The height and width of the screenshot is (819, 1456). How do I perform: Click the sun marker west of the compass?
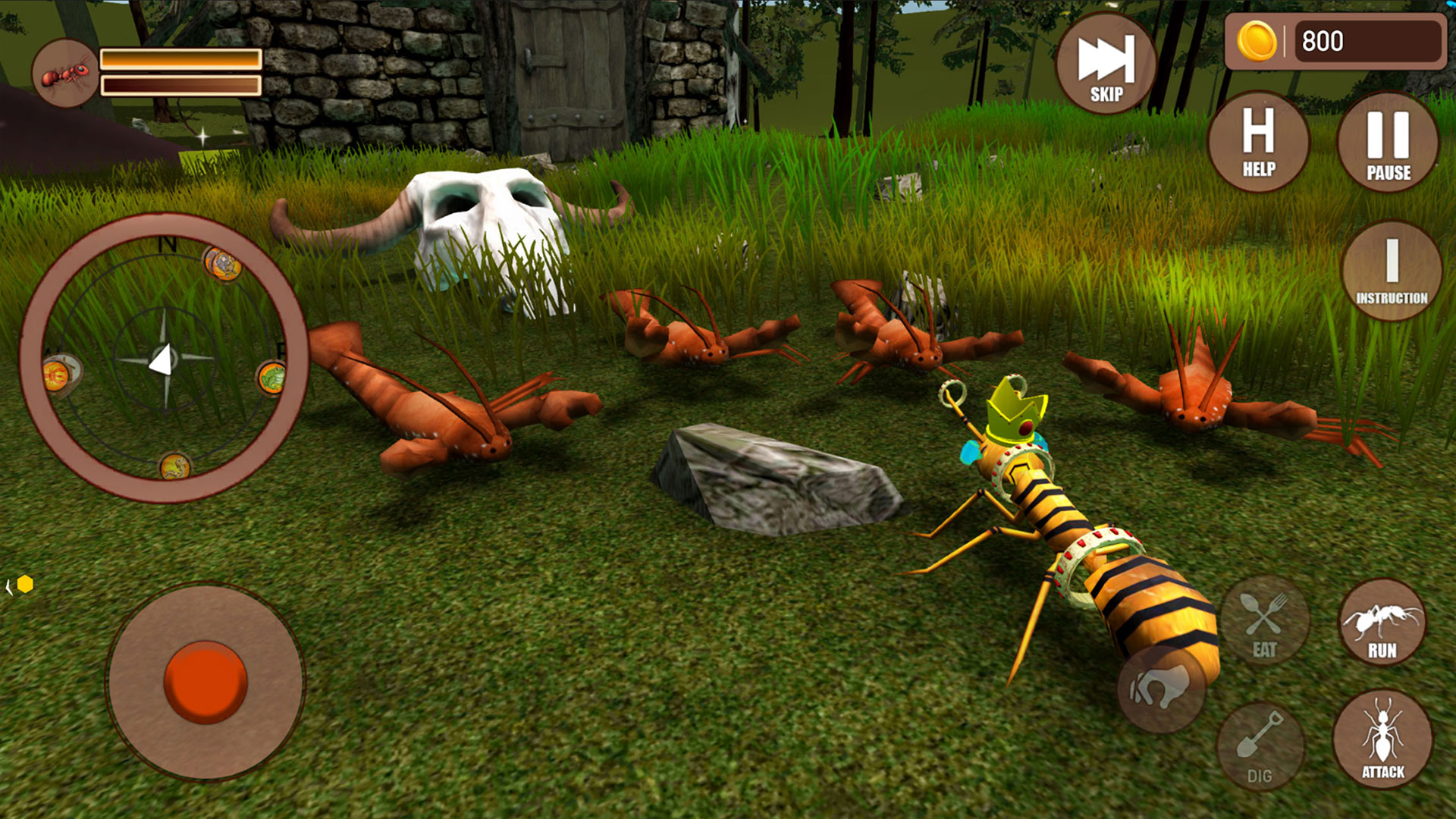pos(56,376)
